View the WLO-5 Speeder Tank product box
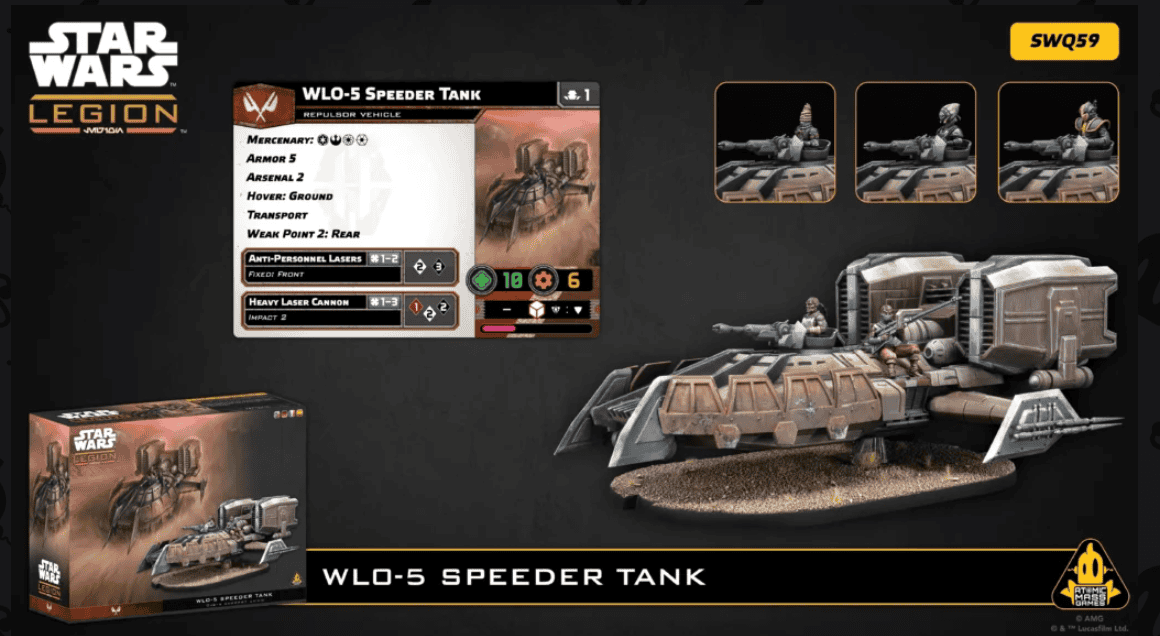 [x=166, y=508]
